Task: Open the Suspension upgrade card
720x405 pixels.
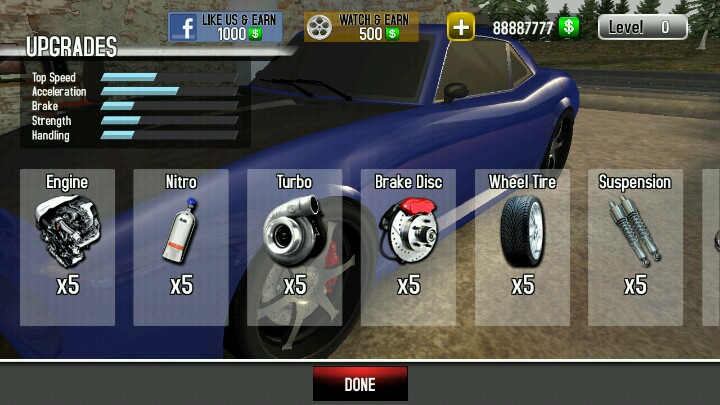Action: point(635,247)
